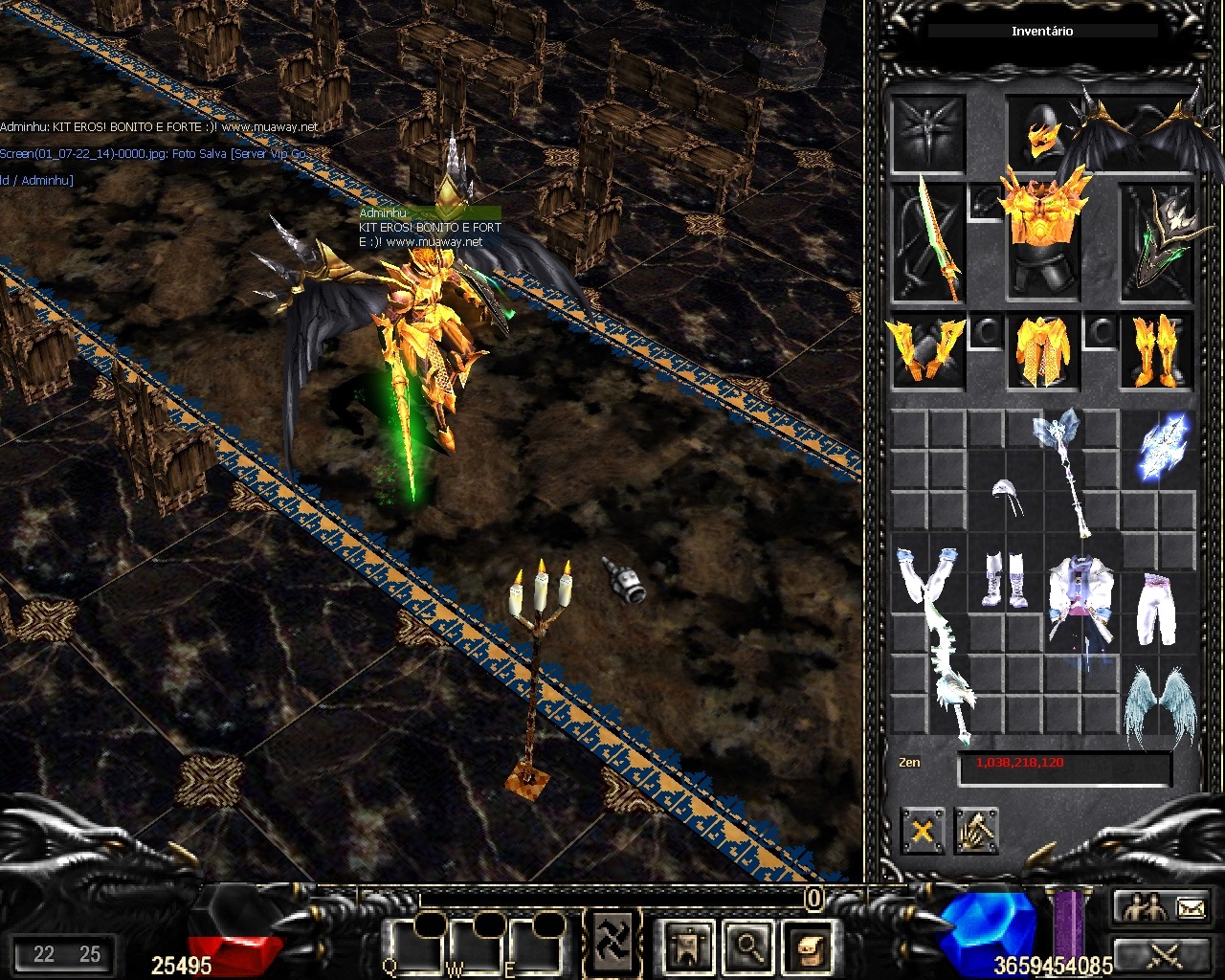Select the equipped golden gloves slot

(x=925, y=349)
